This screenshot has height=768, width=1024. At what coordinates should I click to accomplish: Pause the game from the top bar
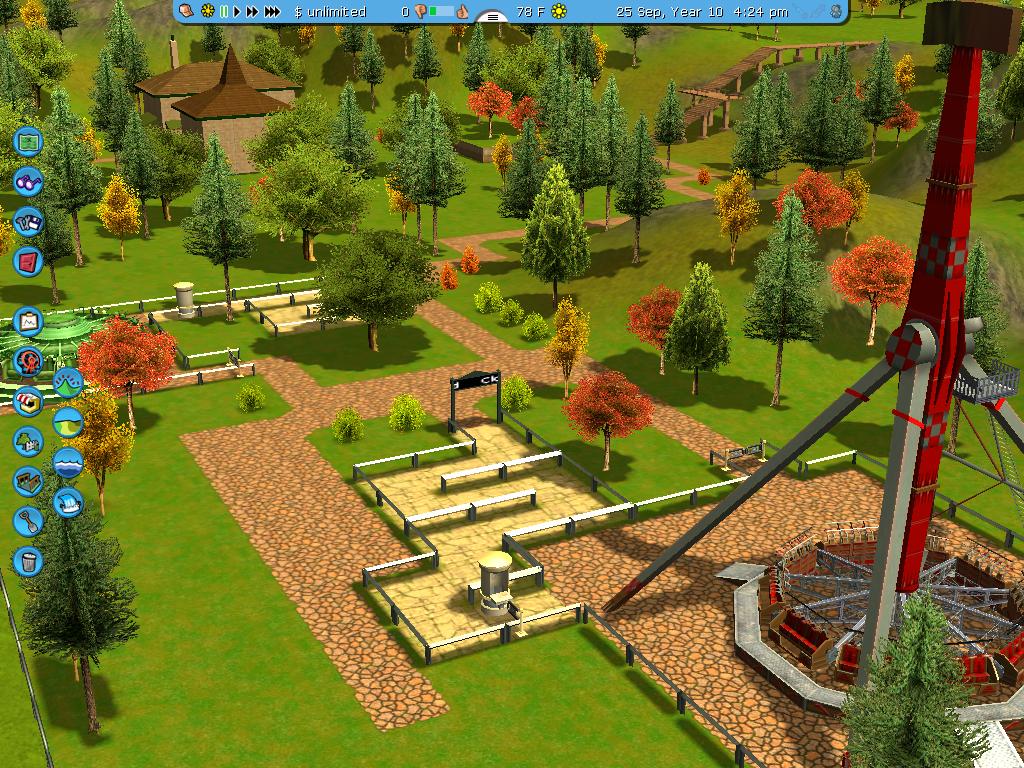[225, 12]
